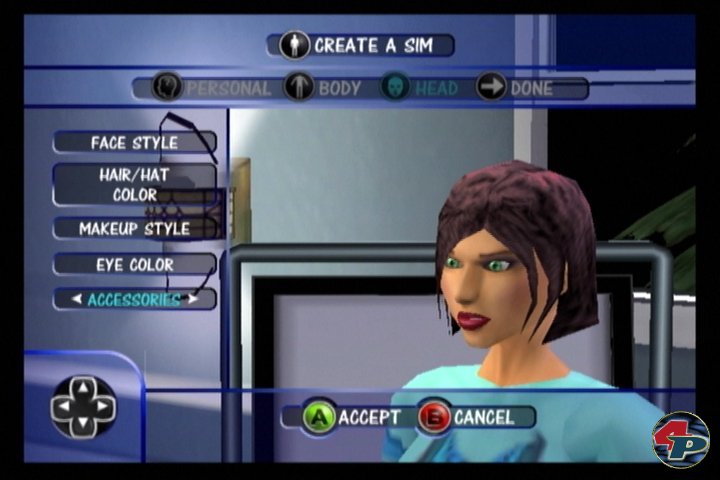Viewport: 720px width, 480px height.
Task: Pick the Eye Color option
Action: 134,265
